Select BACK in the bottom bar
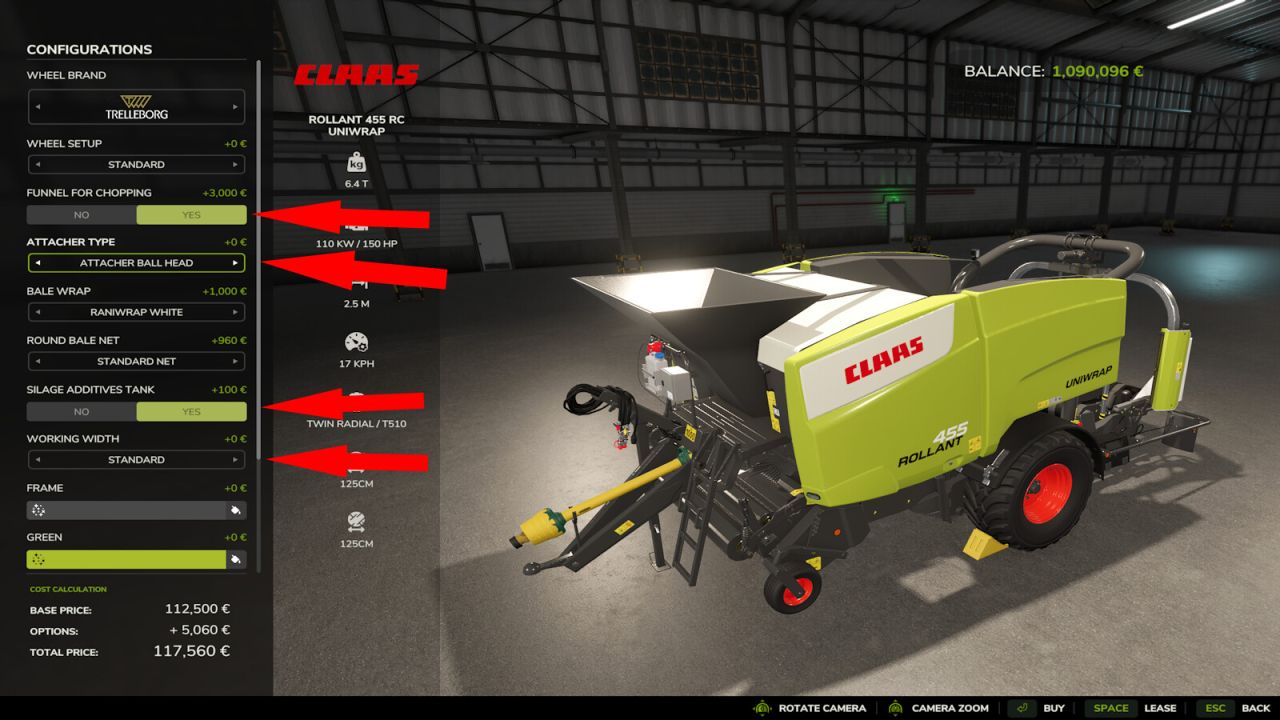The image size is (1280, 720). (1255, 707)
